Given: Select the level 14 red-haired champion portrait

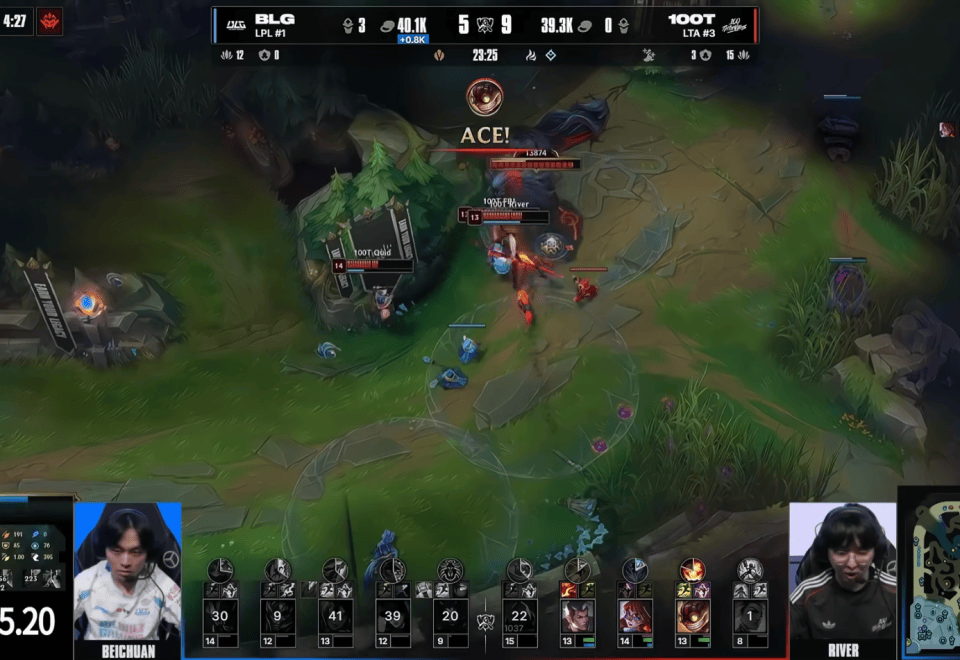Looking at the screenshot, I should 634,616.
